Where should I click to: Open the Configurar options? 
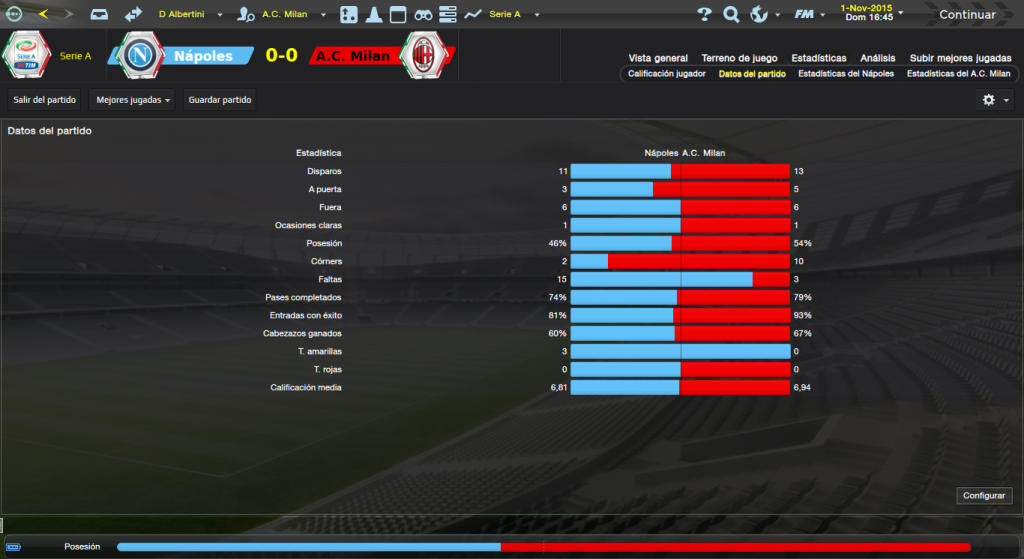point(984,496)
